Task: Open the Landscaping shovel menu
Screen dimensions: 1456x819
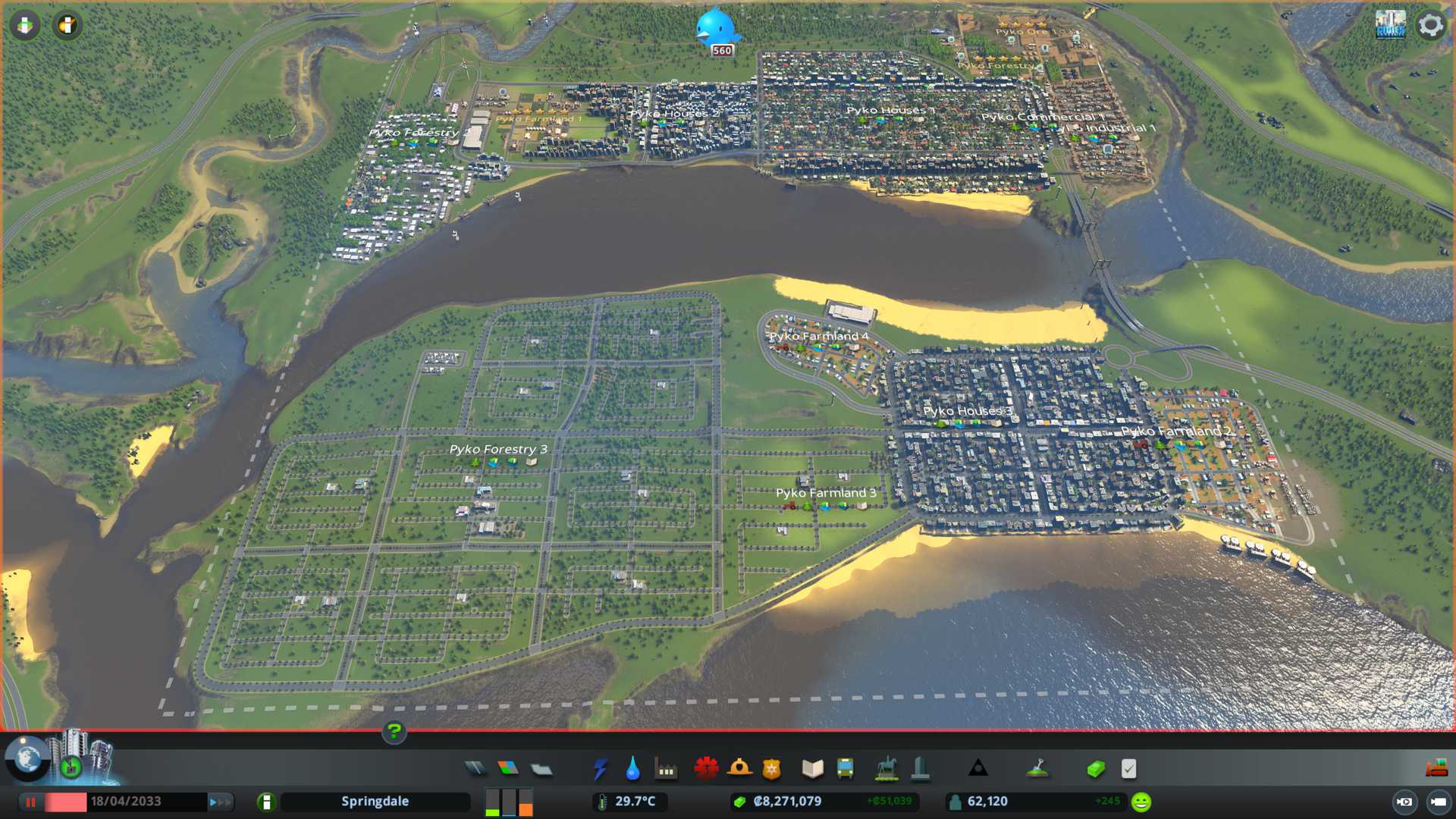Action: click(x=1037, y=769)
